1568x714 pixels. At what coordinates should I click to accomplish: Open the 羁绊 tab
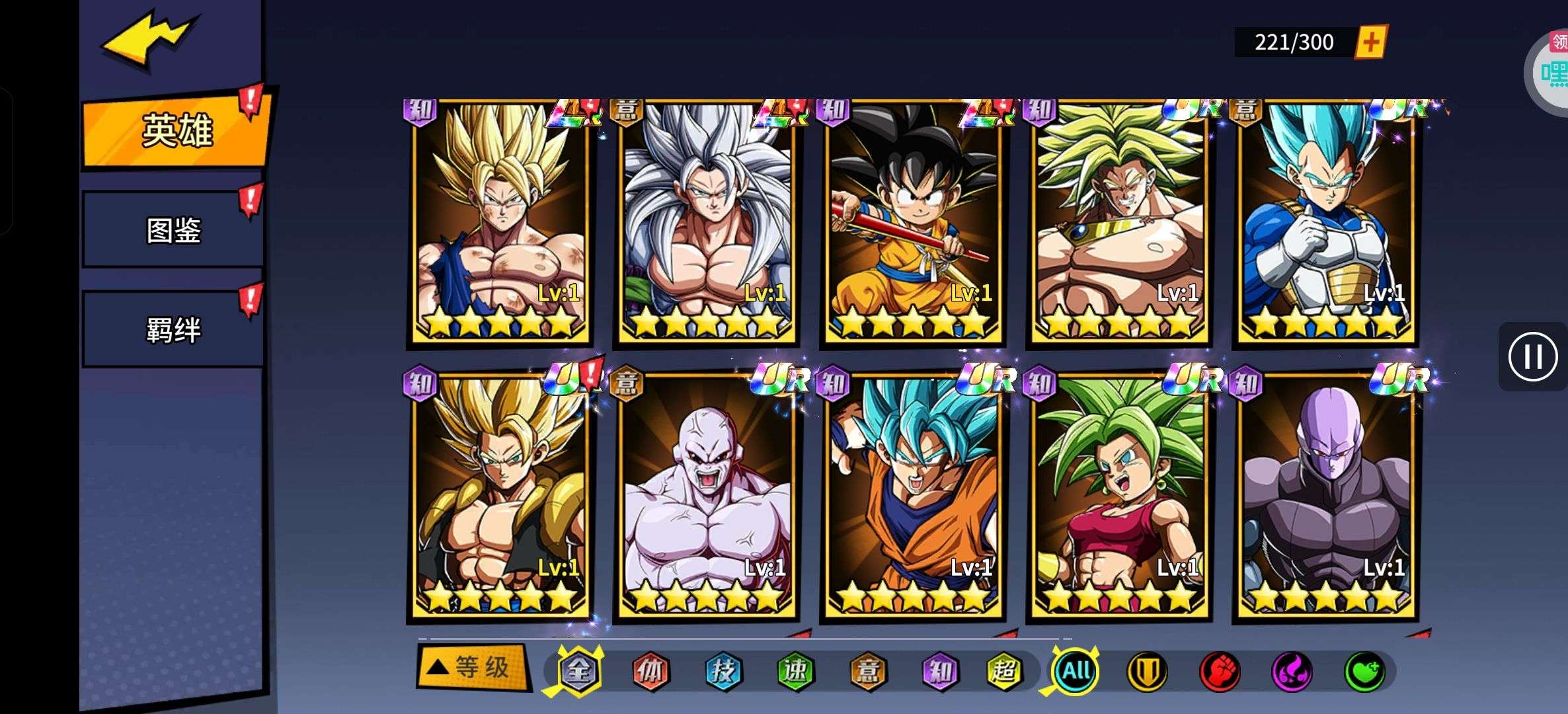(x=173, y=329)
